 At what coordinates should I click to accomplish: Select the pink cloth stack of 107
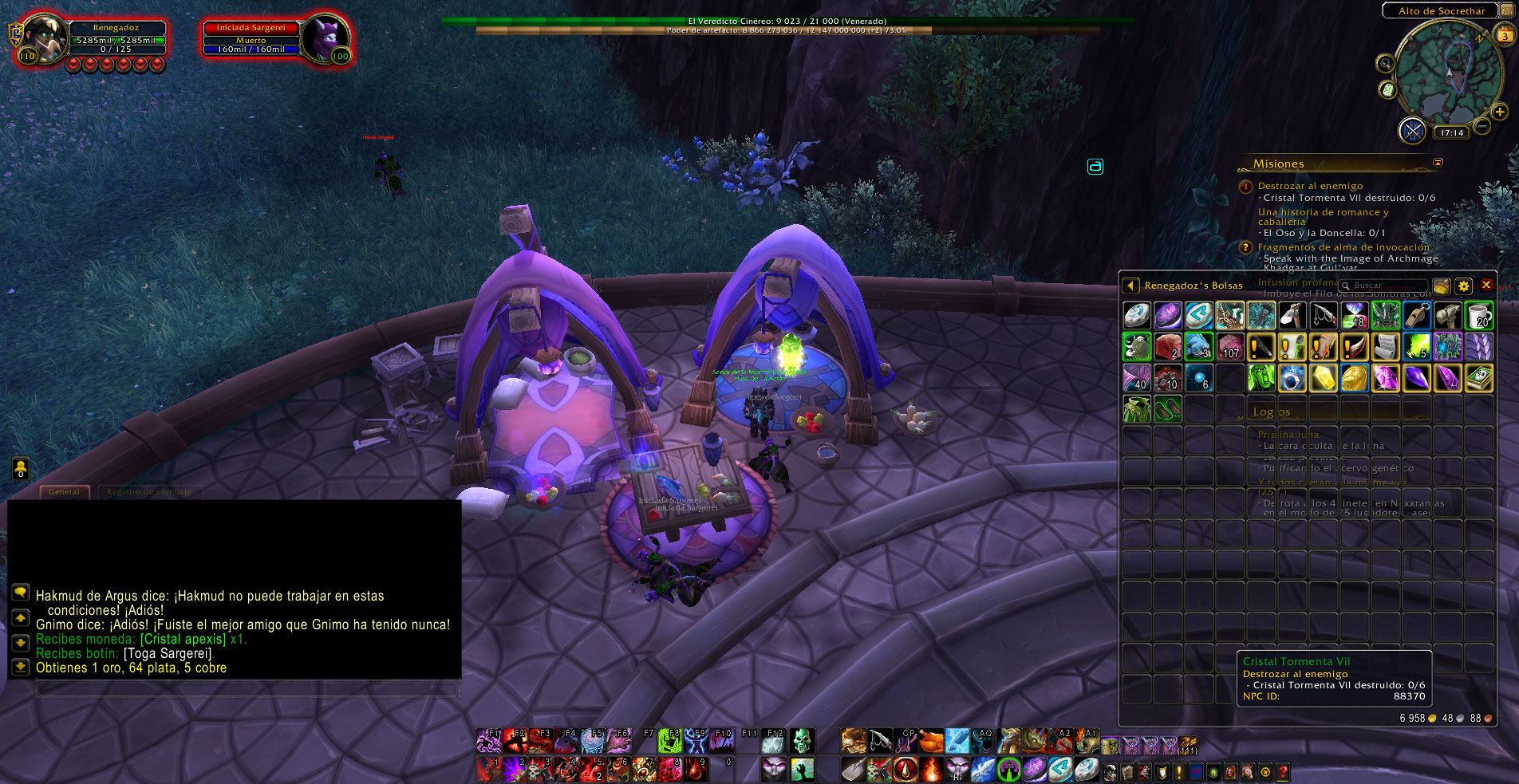(1230, 347)
